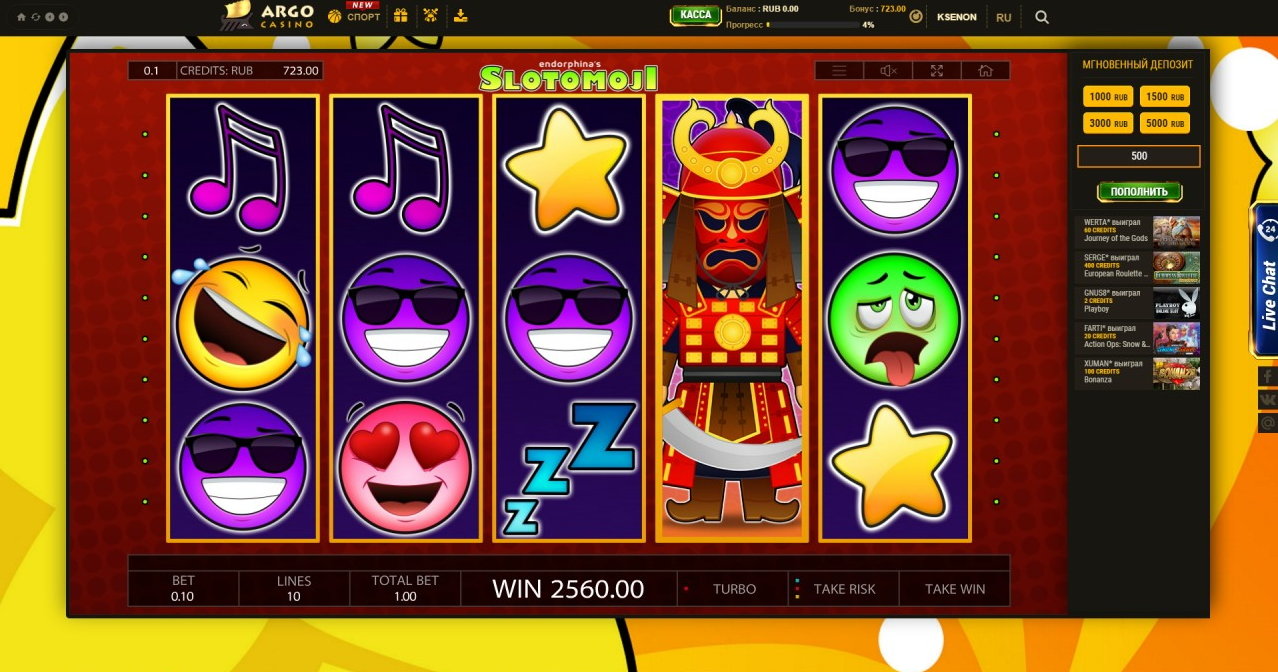
Task: Toggle Turbo spin mode
Action: pyautogui.click(x=734, y=589)
